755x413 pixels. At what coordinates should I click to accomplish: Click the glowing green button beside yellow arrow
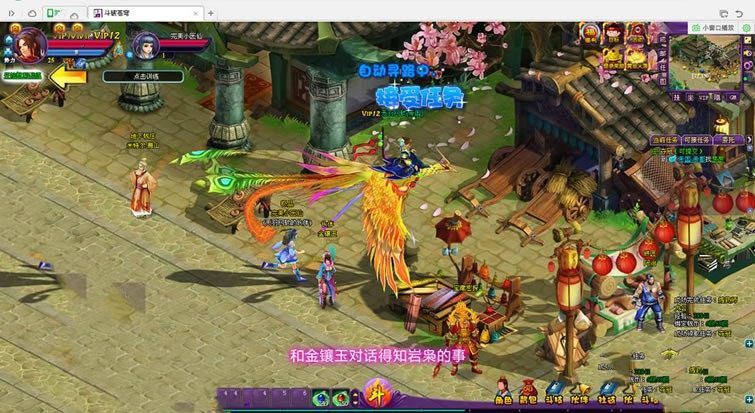tap(21, 75)
